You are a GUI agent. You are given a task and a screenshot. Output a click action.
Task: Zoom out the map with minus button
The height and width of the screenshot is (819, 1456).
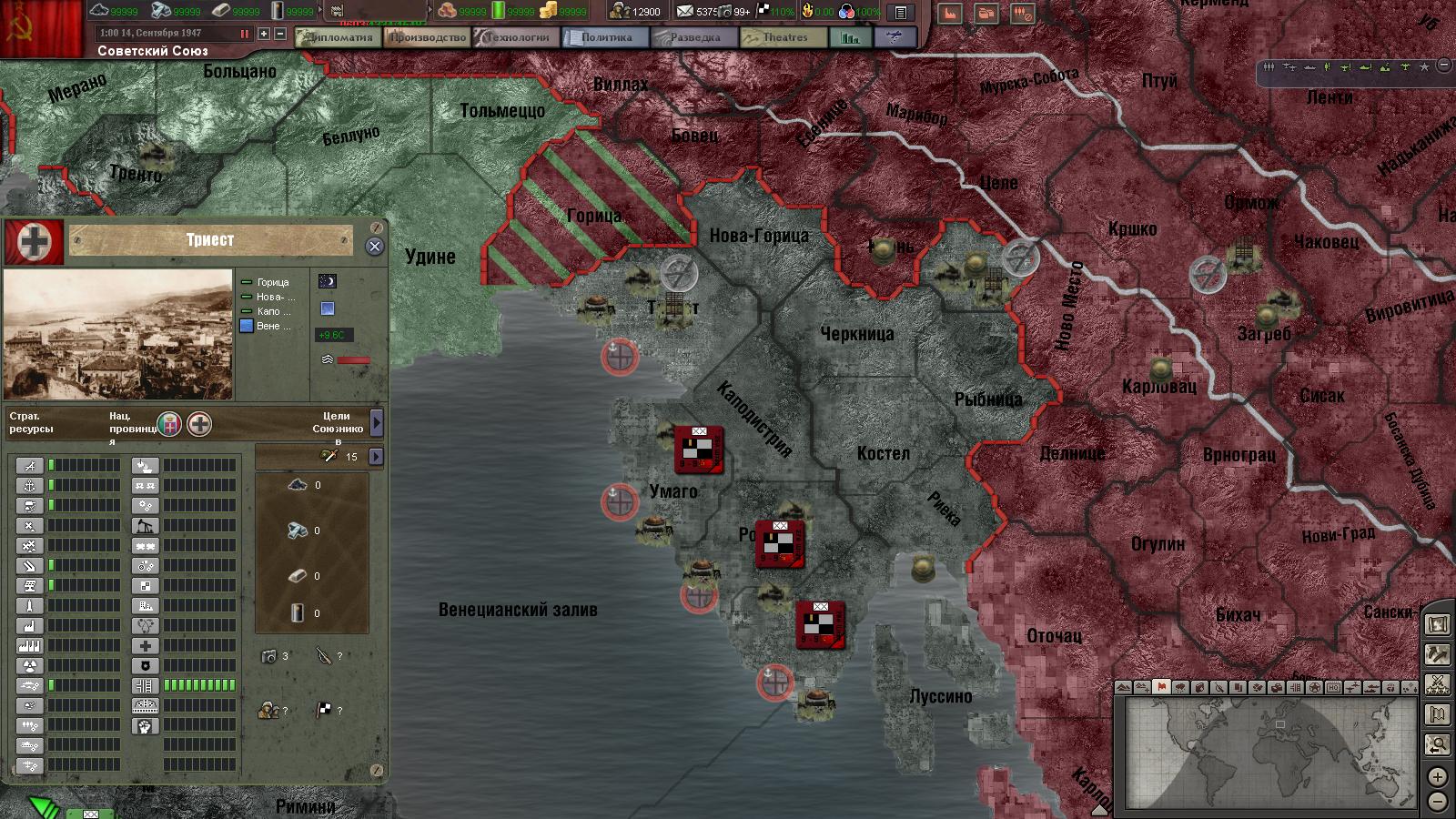[1437, 802]
